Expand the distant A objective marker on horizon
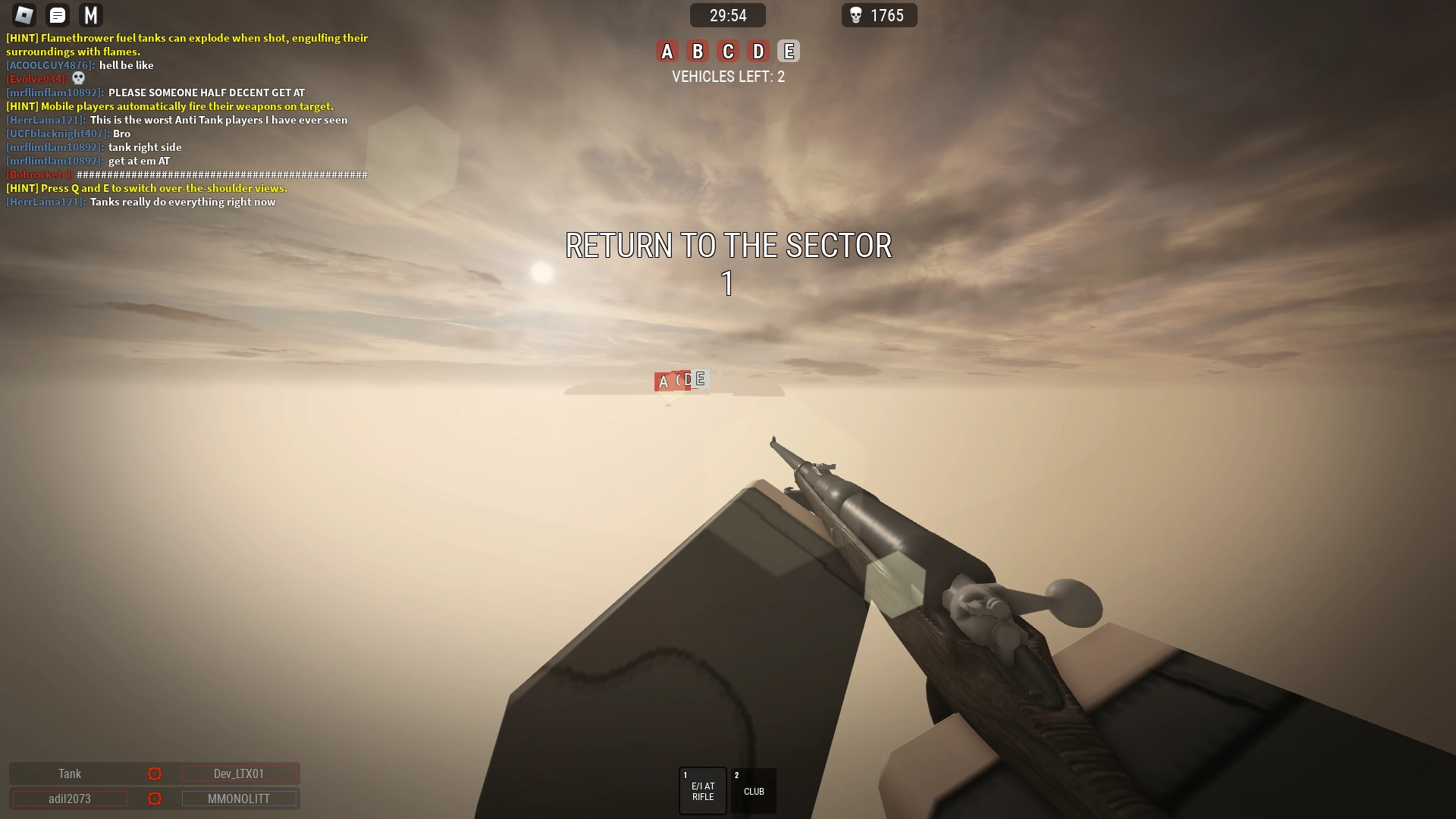The height and width of the screenshot is (819, 1456). [x=663, y=381]
